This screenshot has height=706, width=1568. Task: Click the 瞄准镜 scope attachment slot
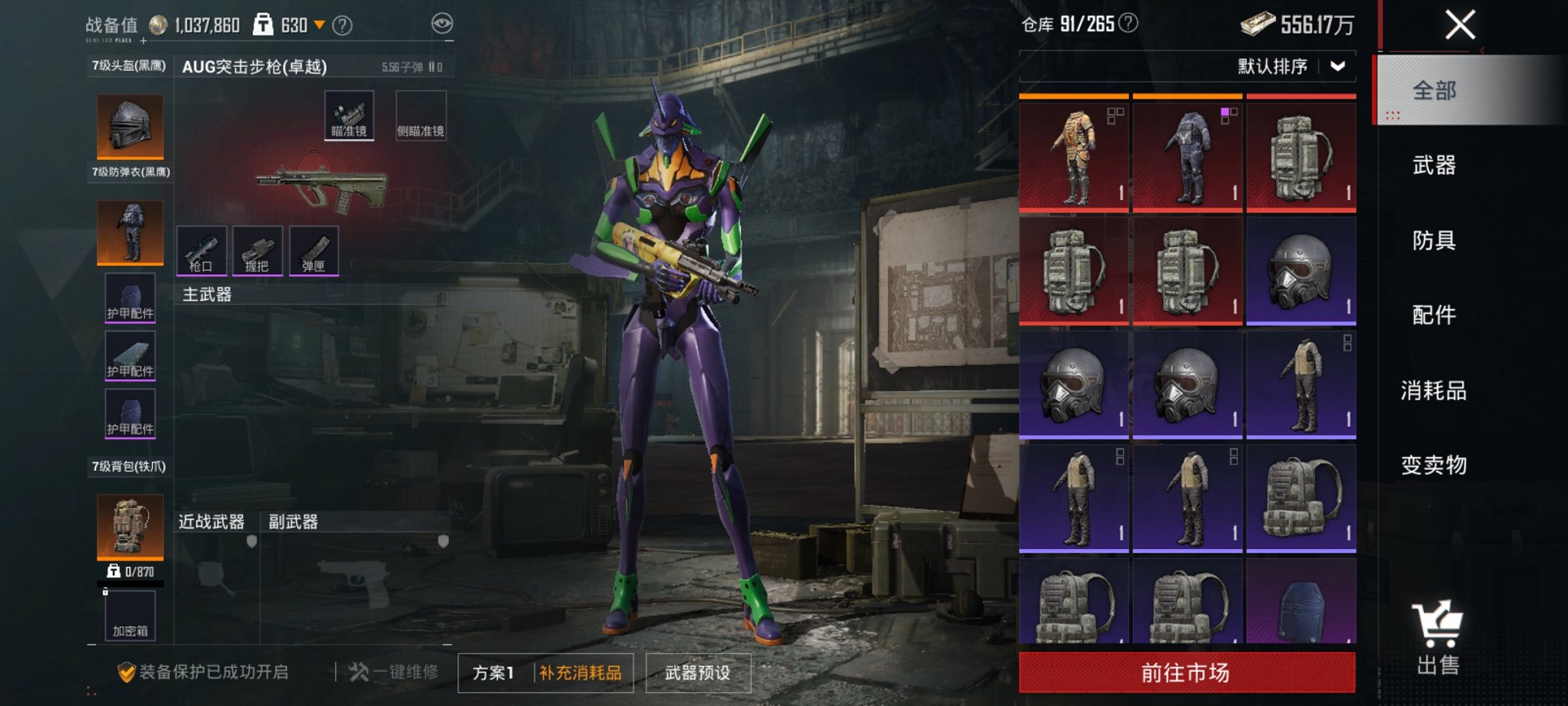coord(349,115)
